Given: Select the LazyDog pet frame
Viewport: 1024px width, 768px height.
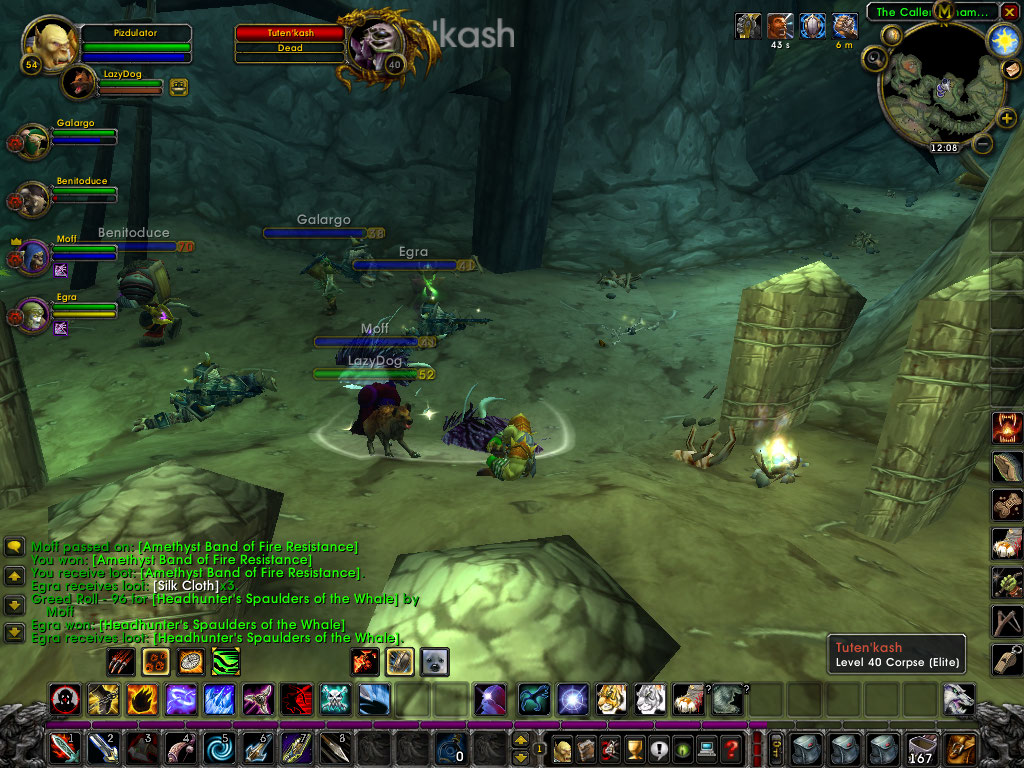Looking at the screenshot, I should coord(79,84).
